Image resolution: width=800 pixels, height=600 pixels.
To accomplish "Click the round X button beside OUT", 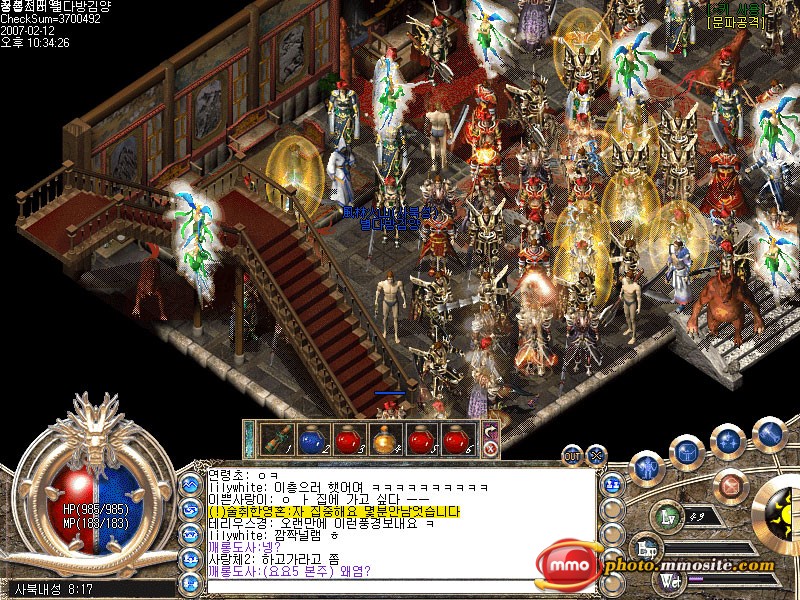I will click(596, 455).
